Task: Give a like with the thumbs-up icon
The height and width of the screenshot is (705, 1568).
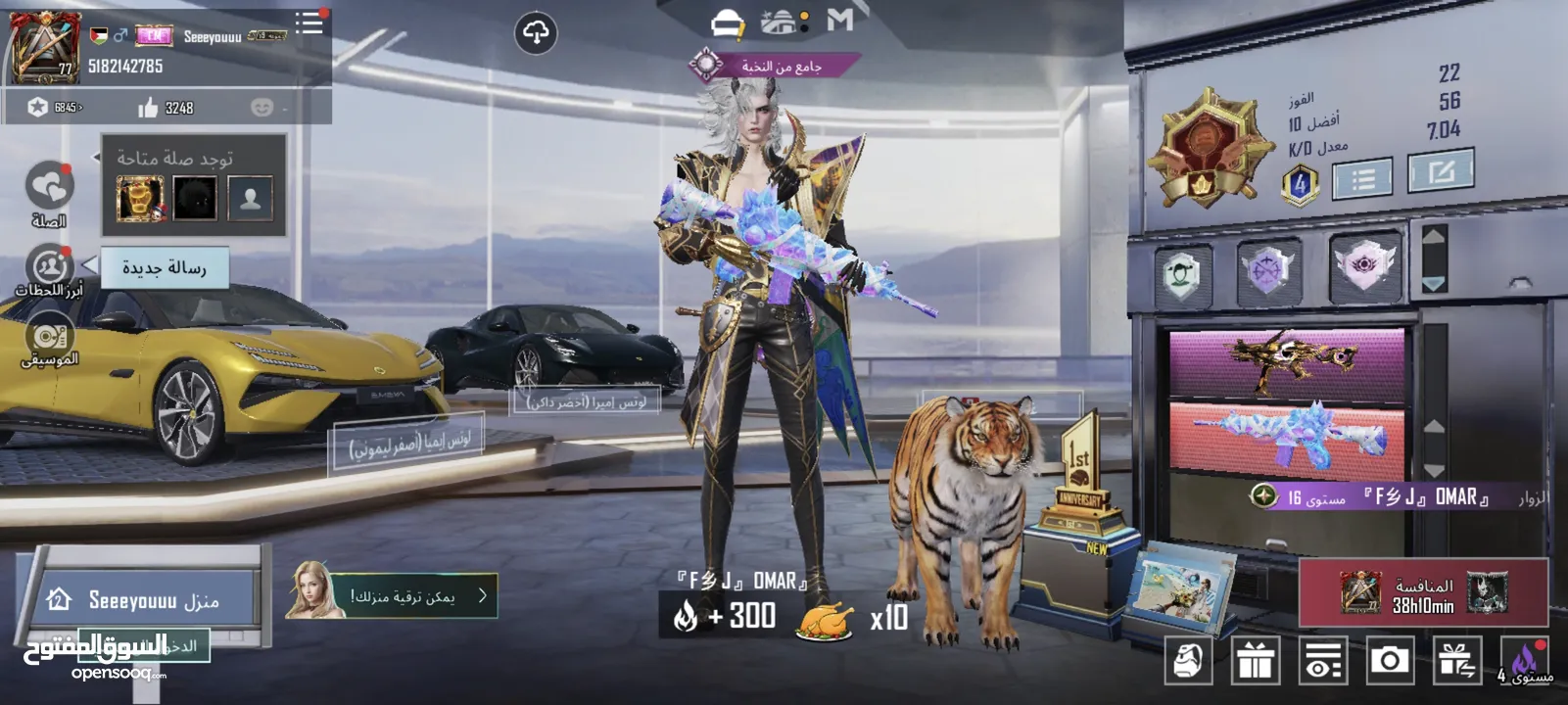Action: (x=149, y=108)
